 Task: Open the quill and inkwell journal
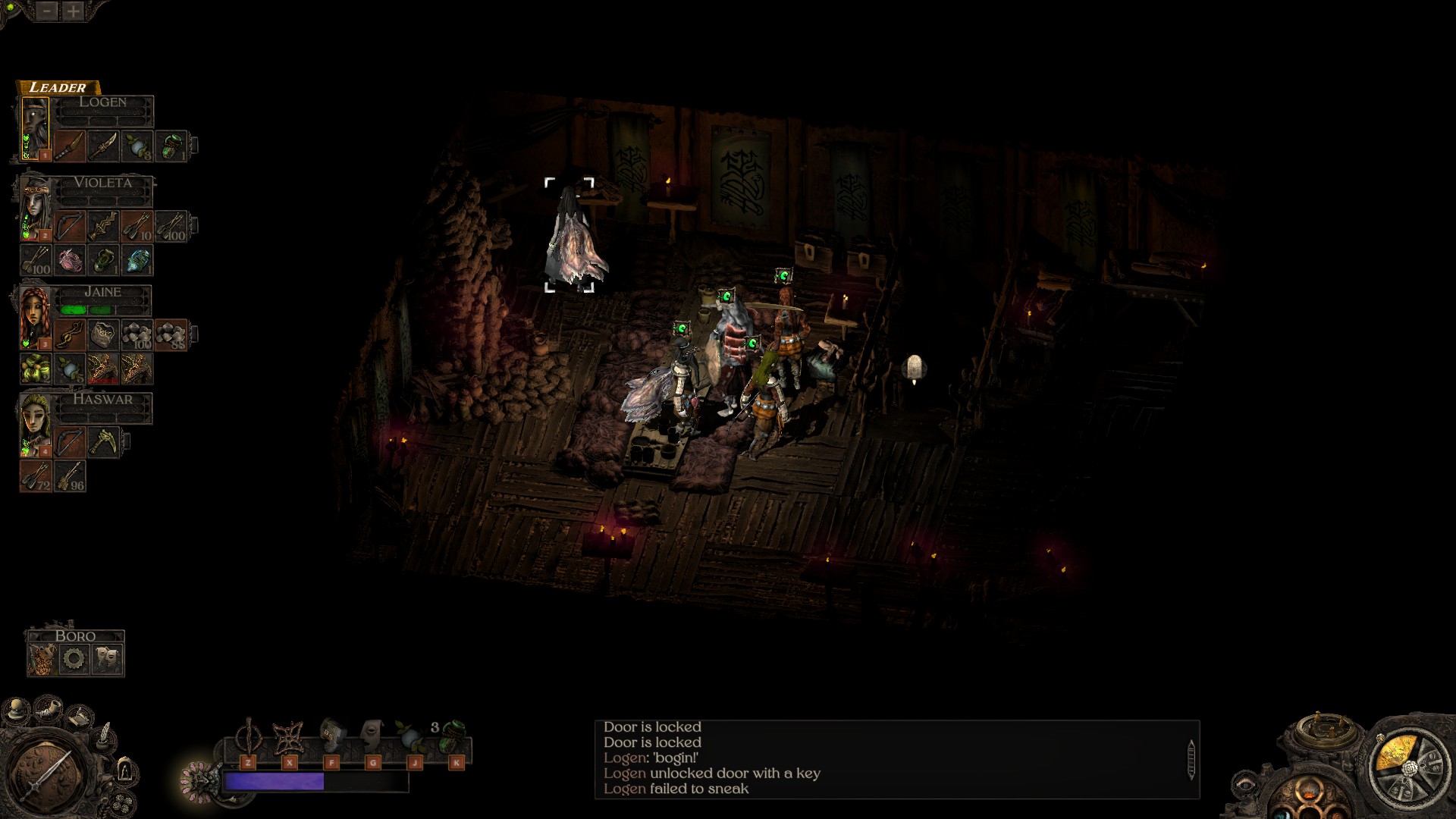(105, 737)
